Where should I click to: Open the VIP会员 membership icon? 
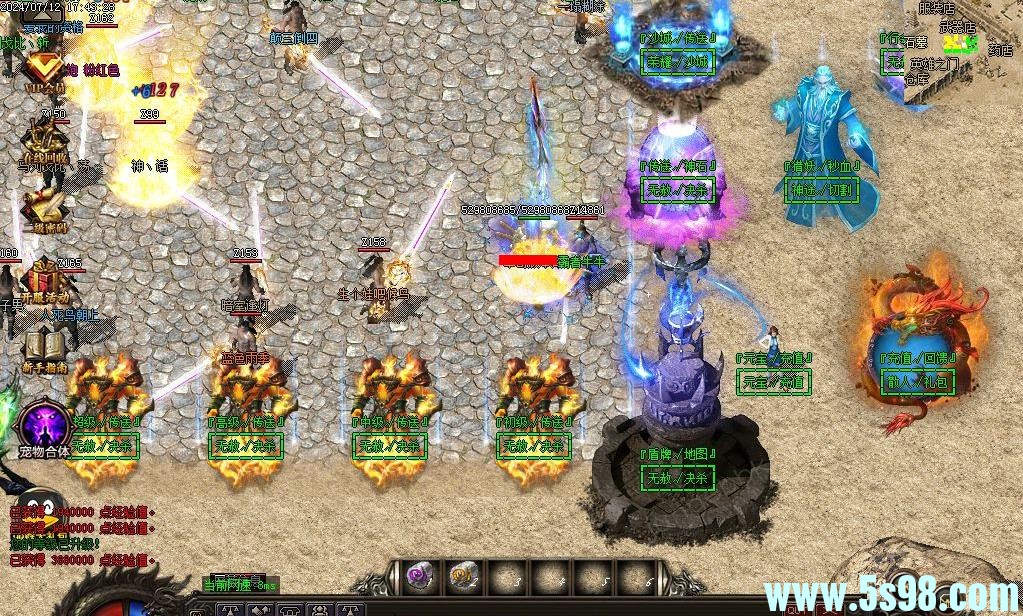tap(43, 70)
